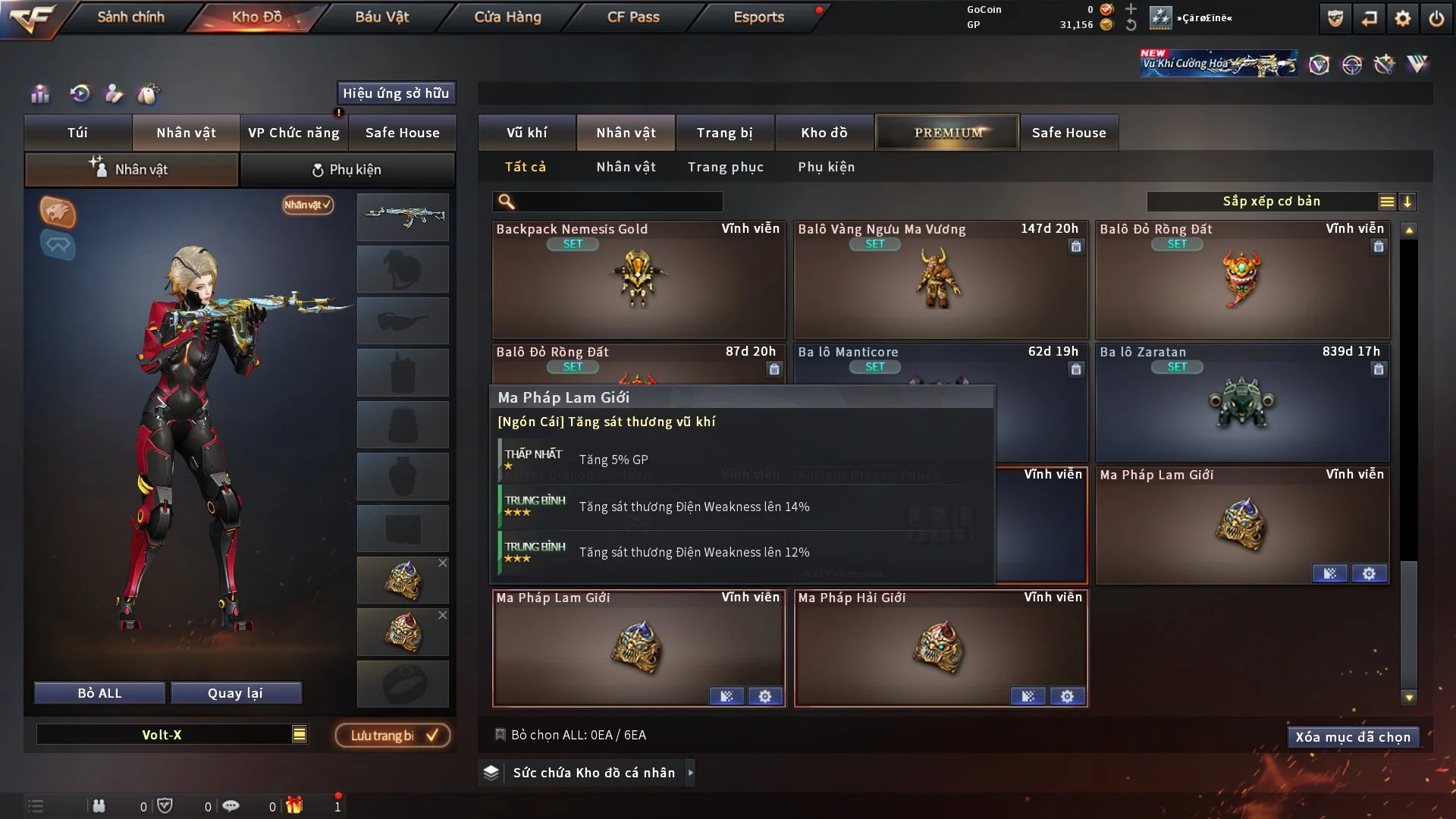Unequip everything with Bỏ ALL

pos(99,693)
